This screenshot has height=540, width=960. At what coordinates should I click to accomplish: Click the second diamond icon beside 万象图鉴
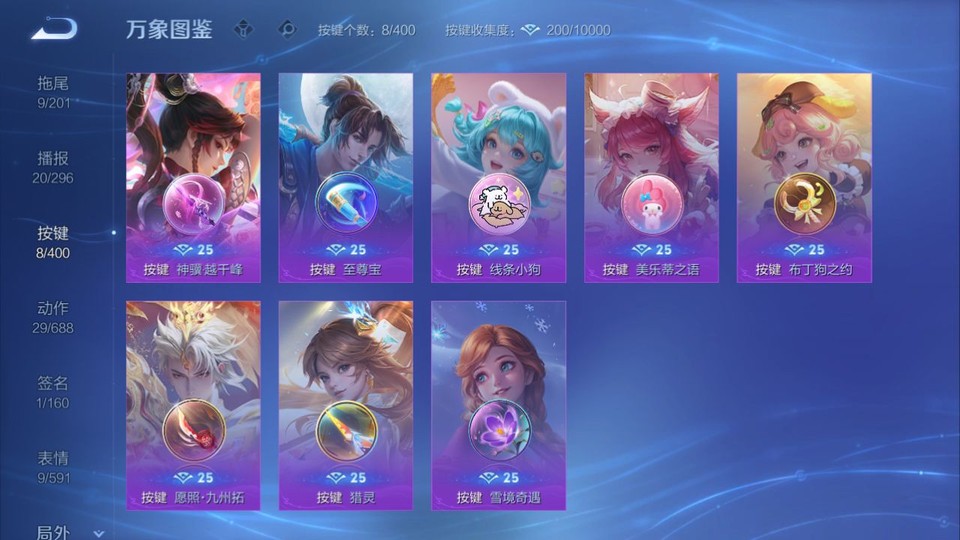tap(287, 29)
